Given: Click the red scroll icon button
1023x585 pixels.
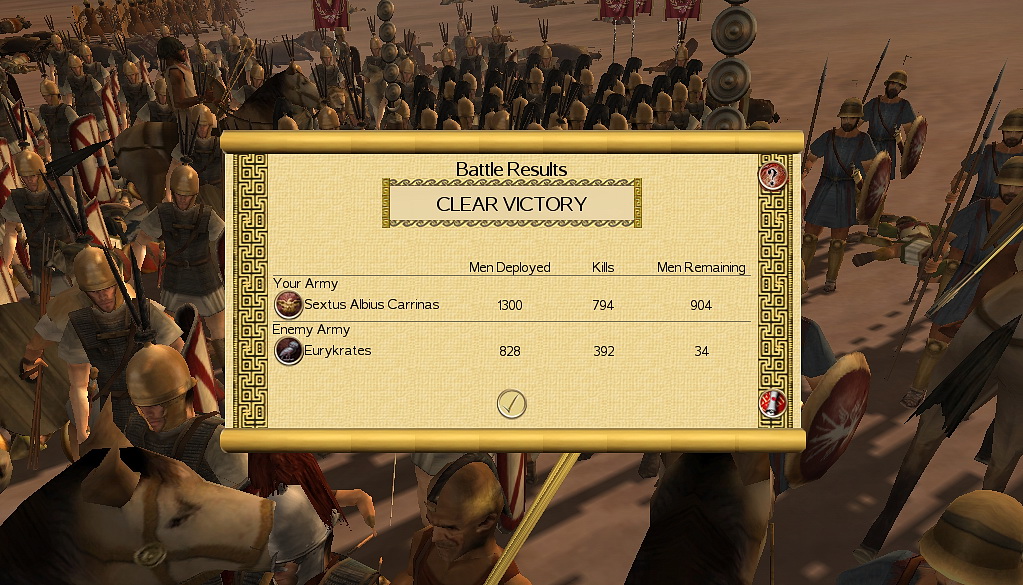Looking at the screenshot, I should [773, 404].
